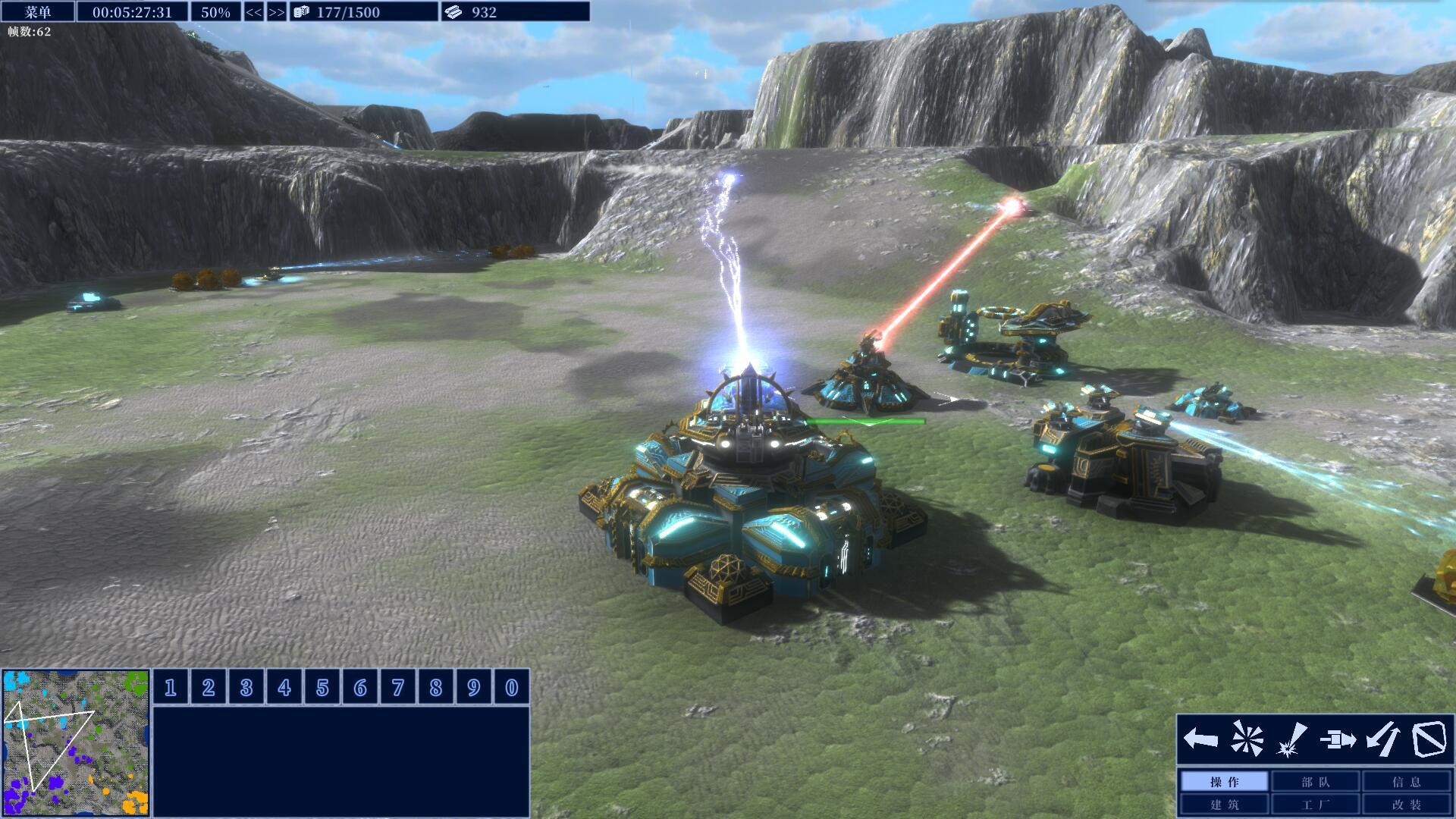Activate the crossed-out square command icon
The width and height of the screenshot is (1456, 819).
point(1428,739)
